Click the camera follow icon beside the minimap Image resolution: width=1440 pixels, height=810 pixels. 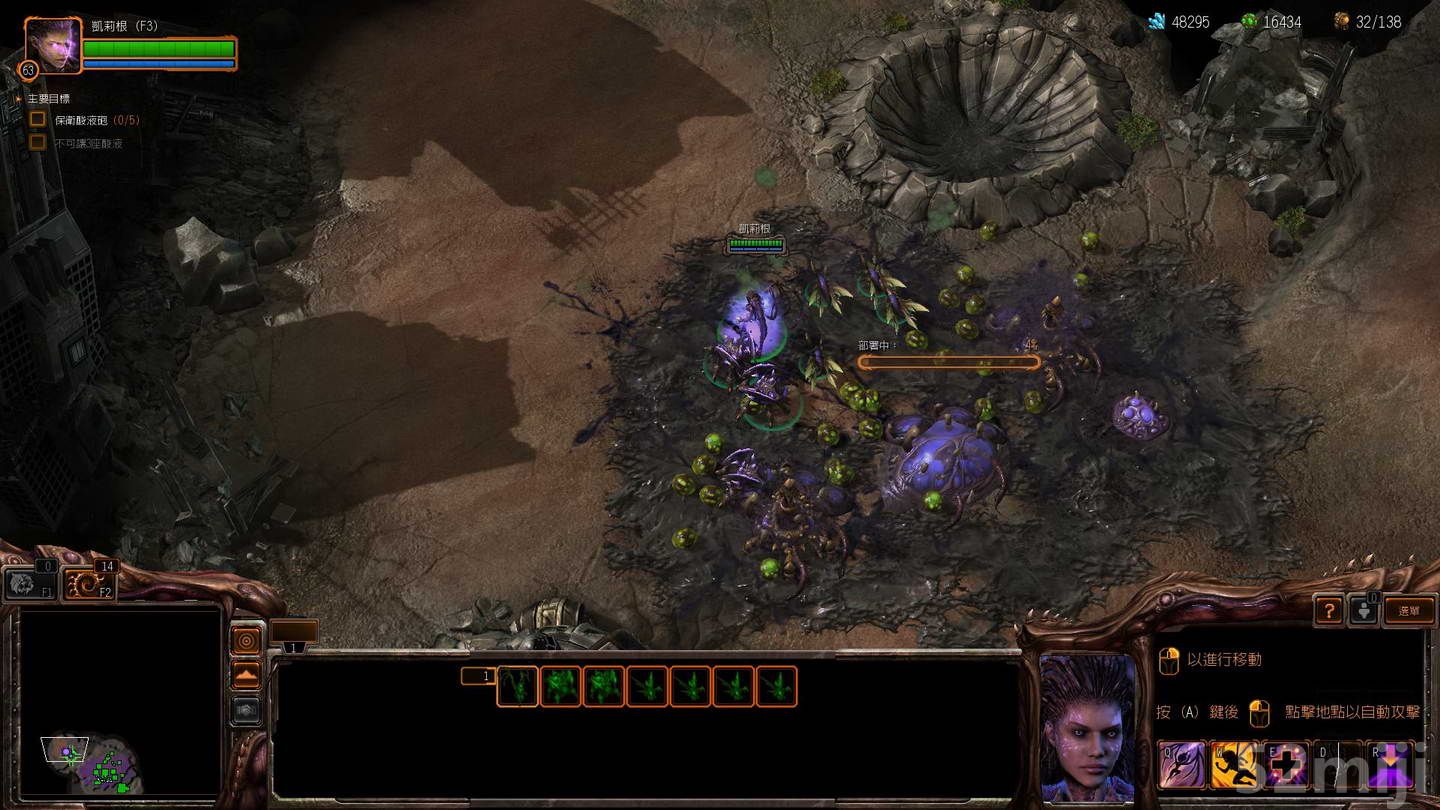tap(246, 640)
